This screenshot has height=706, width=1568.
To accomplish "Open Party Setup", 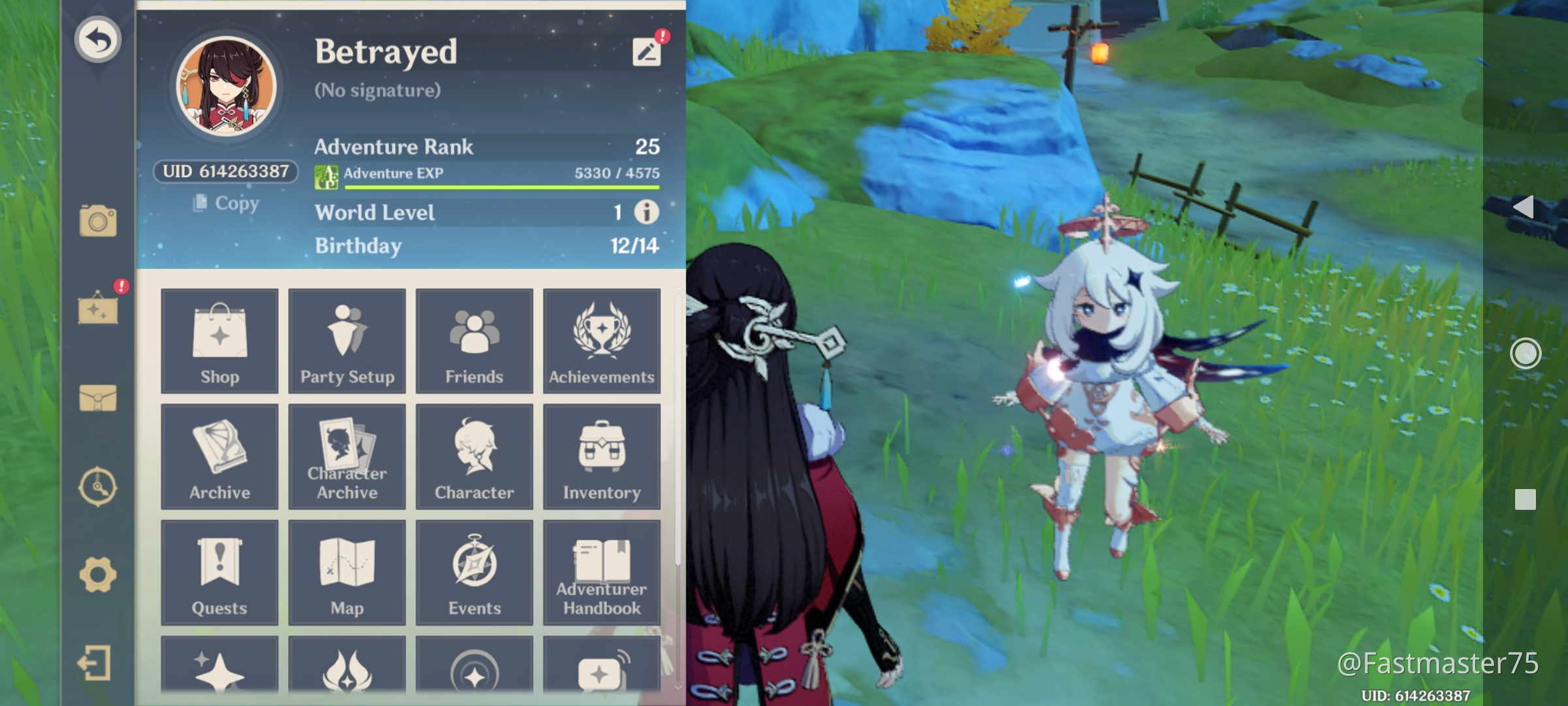I will click(347, 341).
